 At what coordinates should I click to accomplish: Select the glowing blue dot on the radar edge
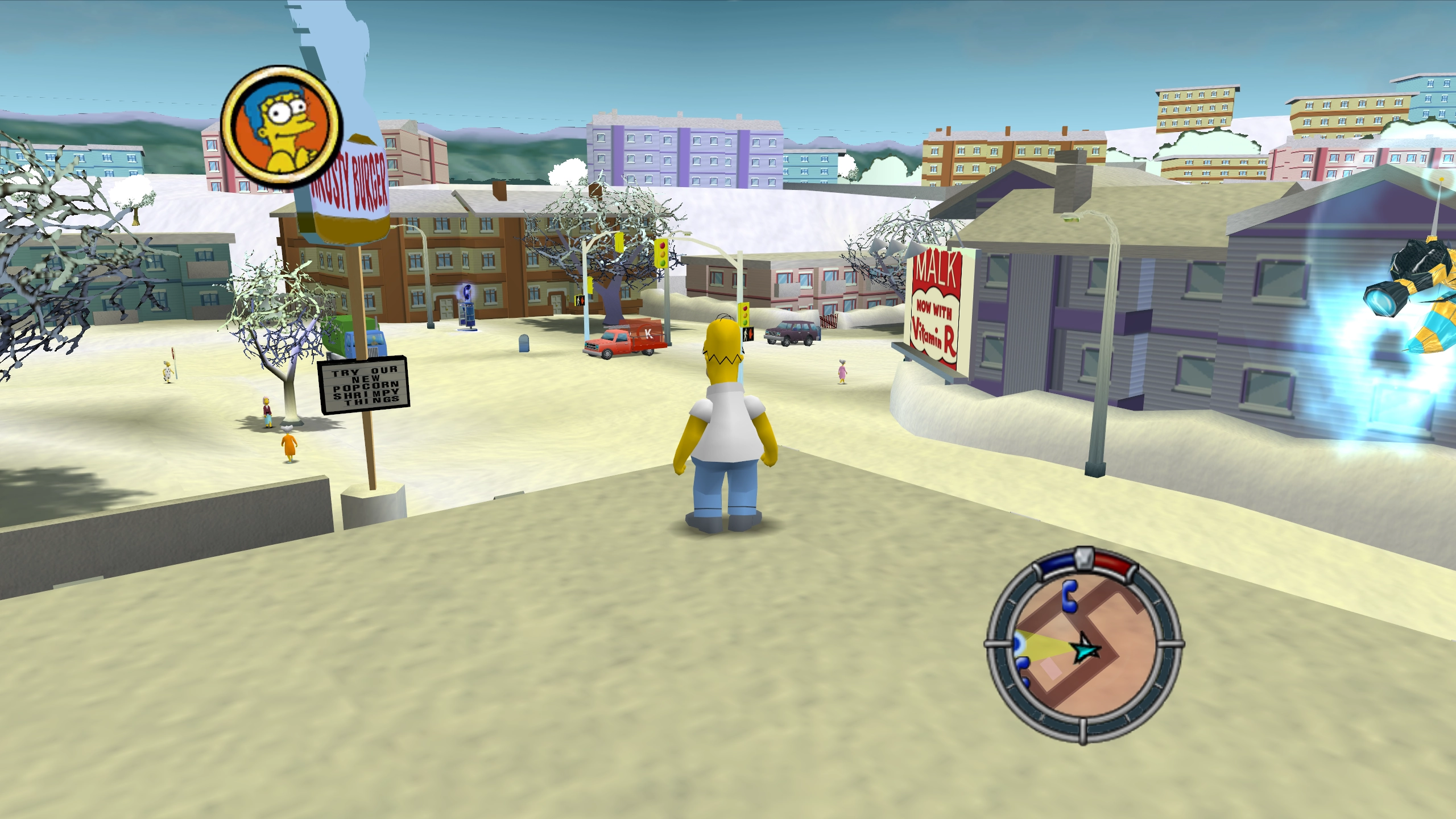(x=1017, y=644)
